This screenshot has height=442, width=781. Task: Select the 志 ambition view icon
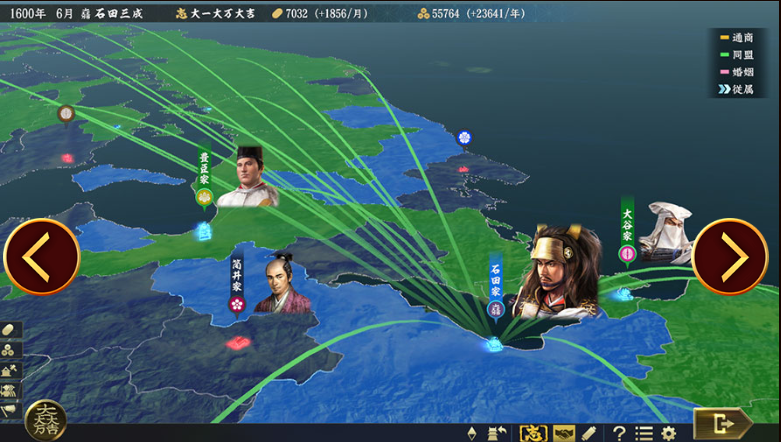(534, 433)
